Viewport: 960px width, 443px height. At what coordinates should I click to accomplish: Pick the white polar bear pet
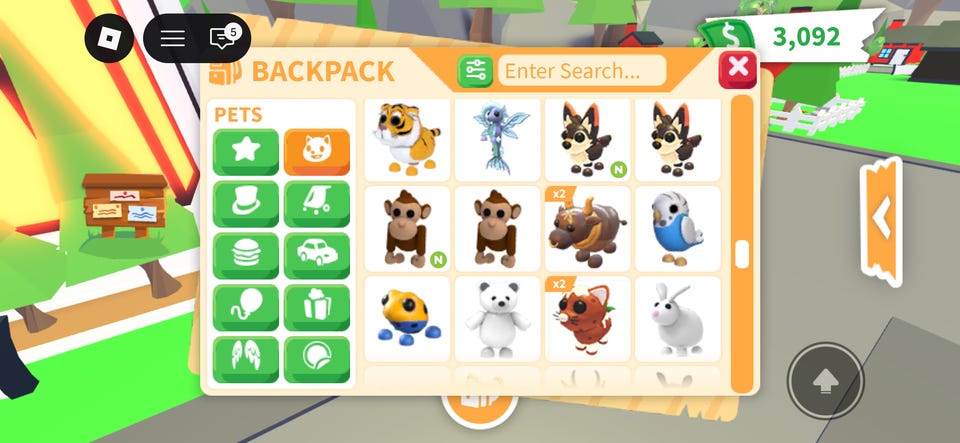[497, 318]
